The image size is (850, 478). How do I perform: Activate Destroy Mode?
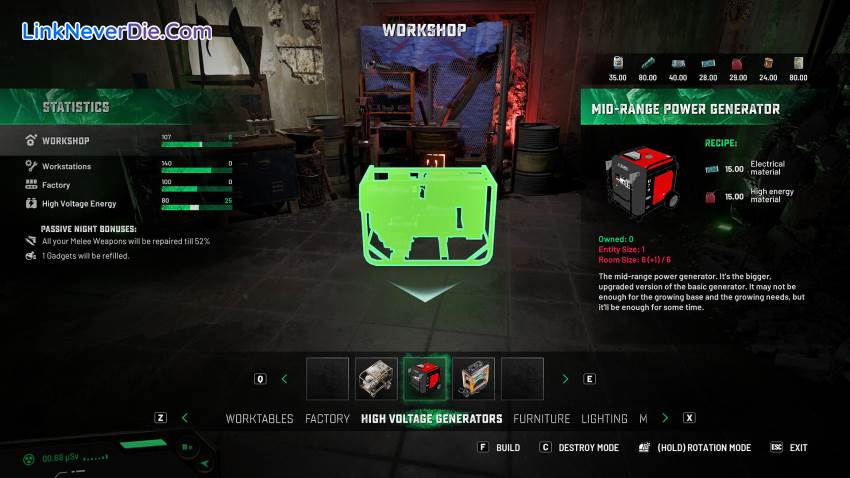tap(585, 447)
